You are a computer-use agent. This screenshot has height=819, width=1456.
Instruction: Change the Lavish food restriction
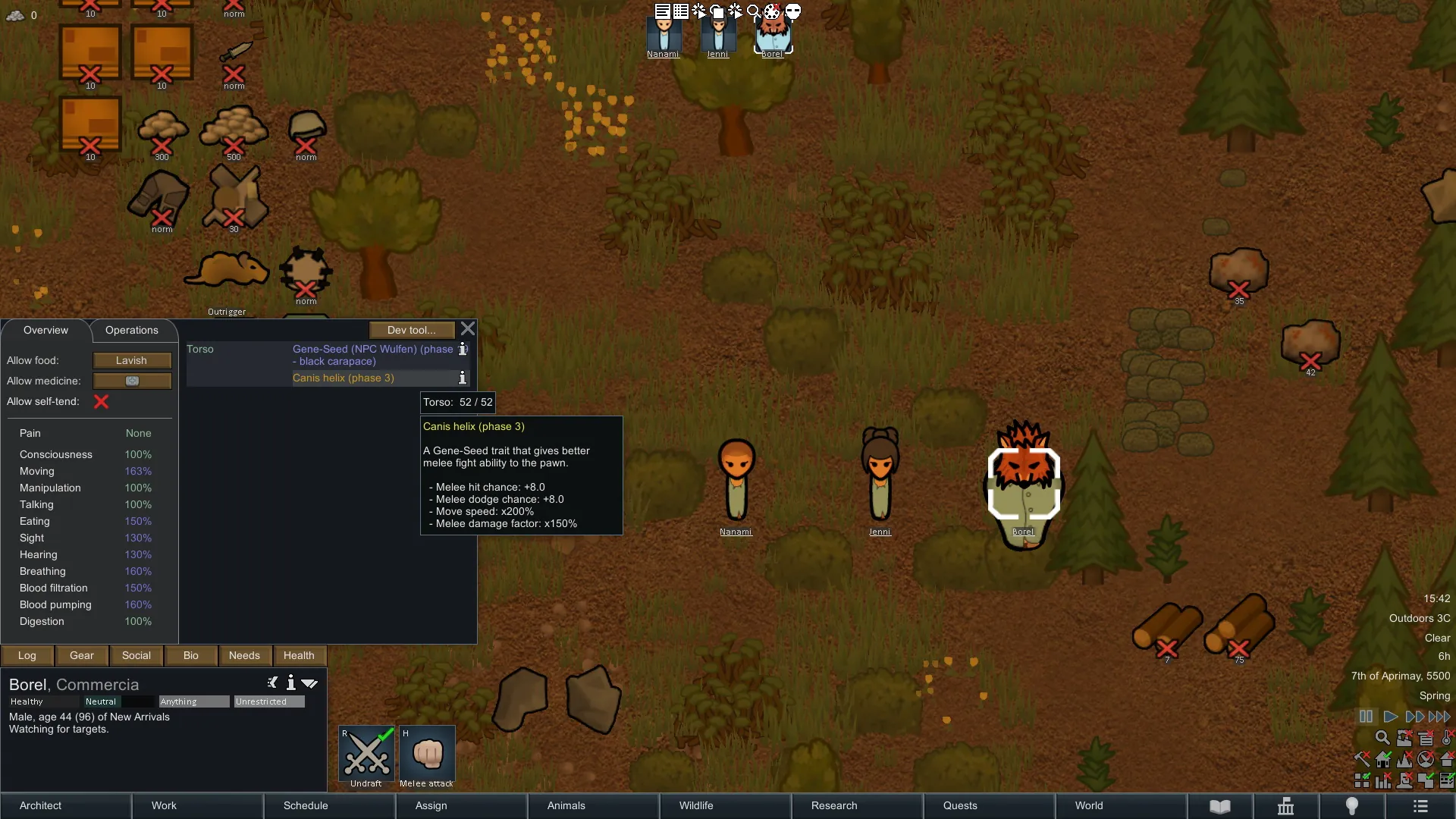click(132, 361)
